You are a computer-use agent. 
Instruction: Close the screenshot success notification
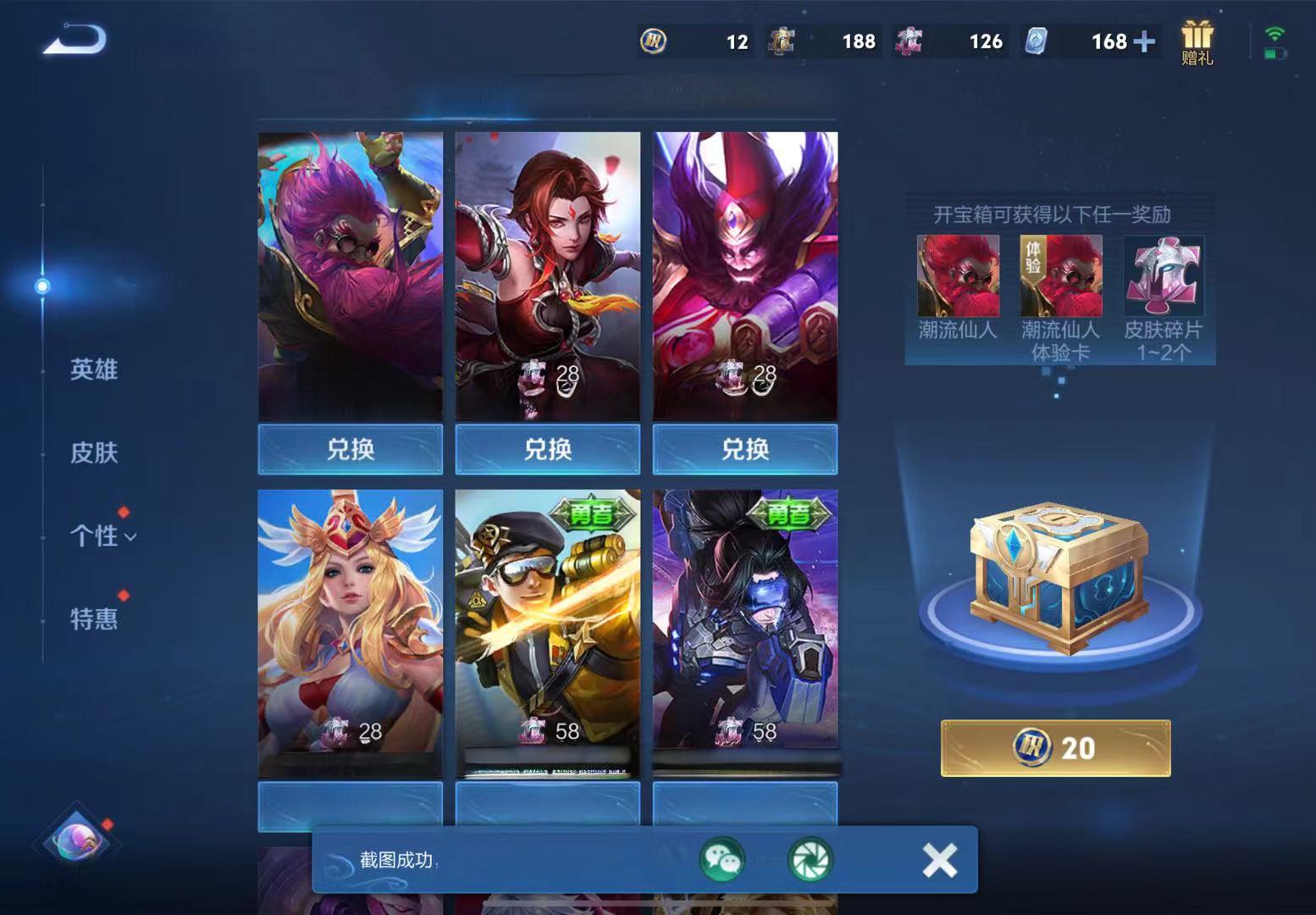click(939, 860)
